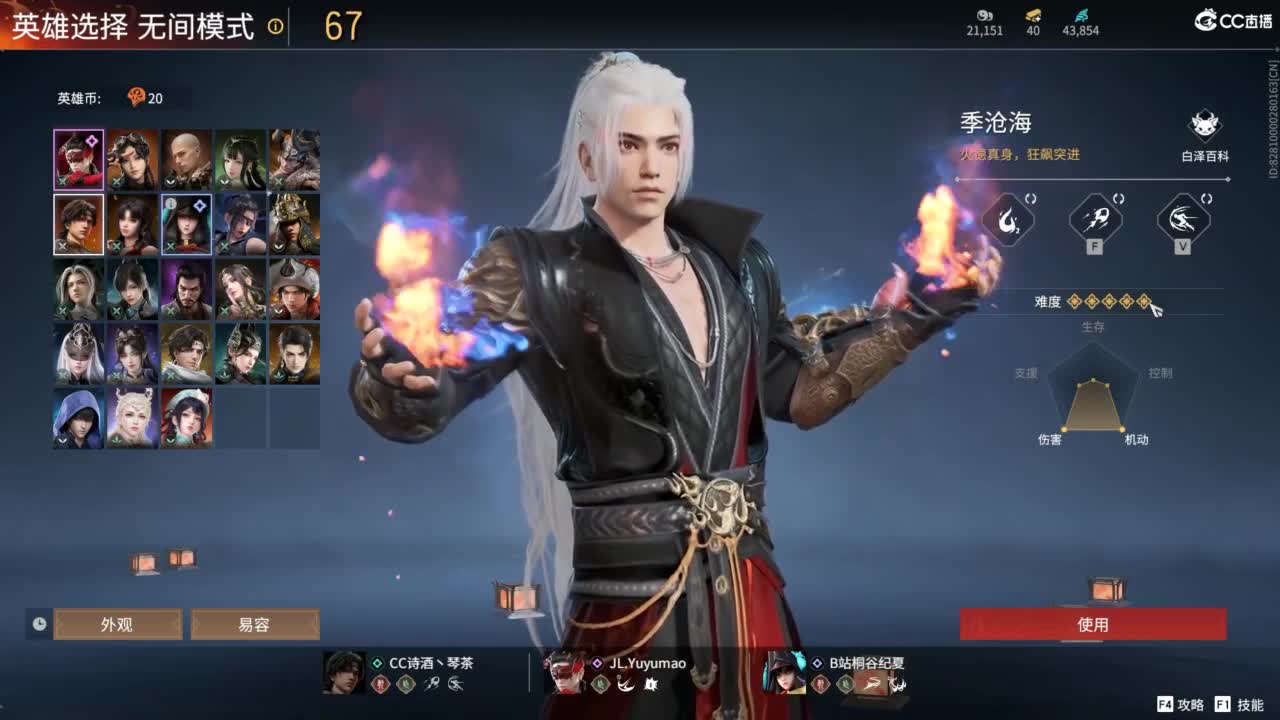Click the X mark under the second hero portrait
The height and width of the screenshot is (720, 1280).
tap(116, 183)
